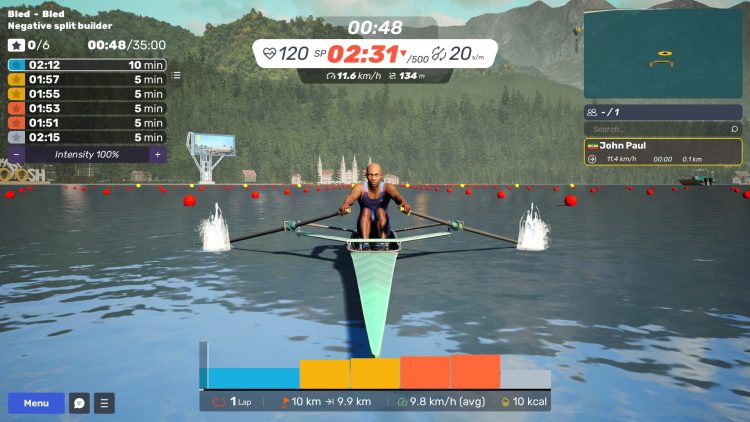Viewport: 750px width, 422px height.
Task: Click the minimap of the lake
Action: (663, 55)
